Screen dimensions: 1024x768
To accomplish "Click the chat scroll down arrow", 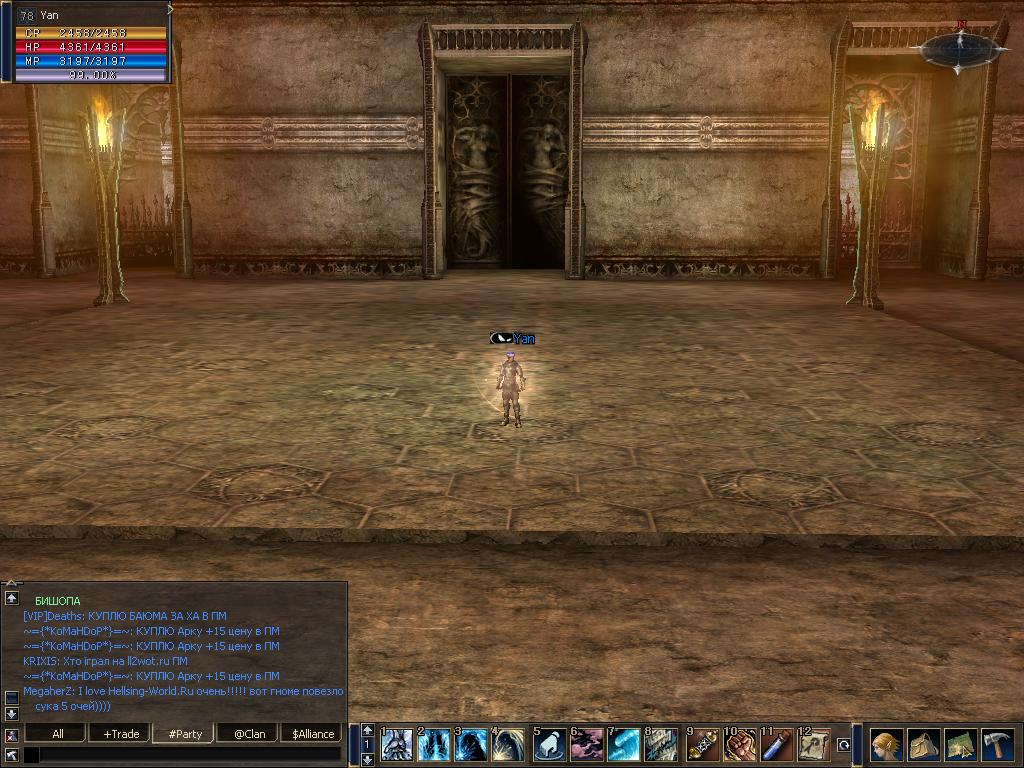I will 12,713.
